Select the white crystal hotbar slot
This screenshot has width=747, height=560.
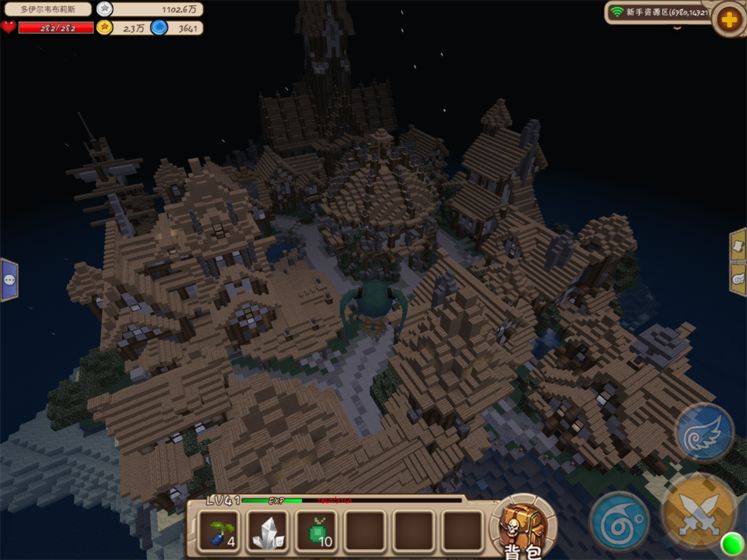click(x=267, y=531)
